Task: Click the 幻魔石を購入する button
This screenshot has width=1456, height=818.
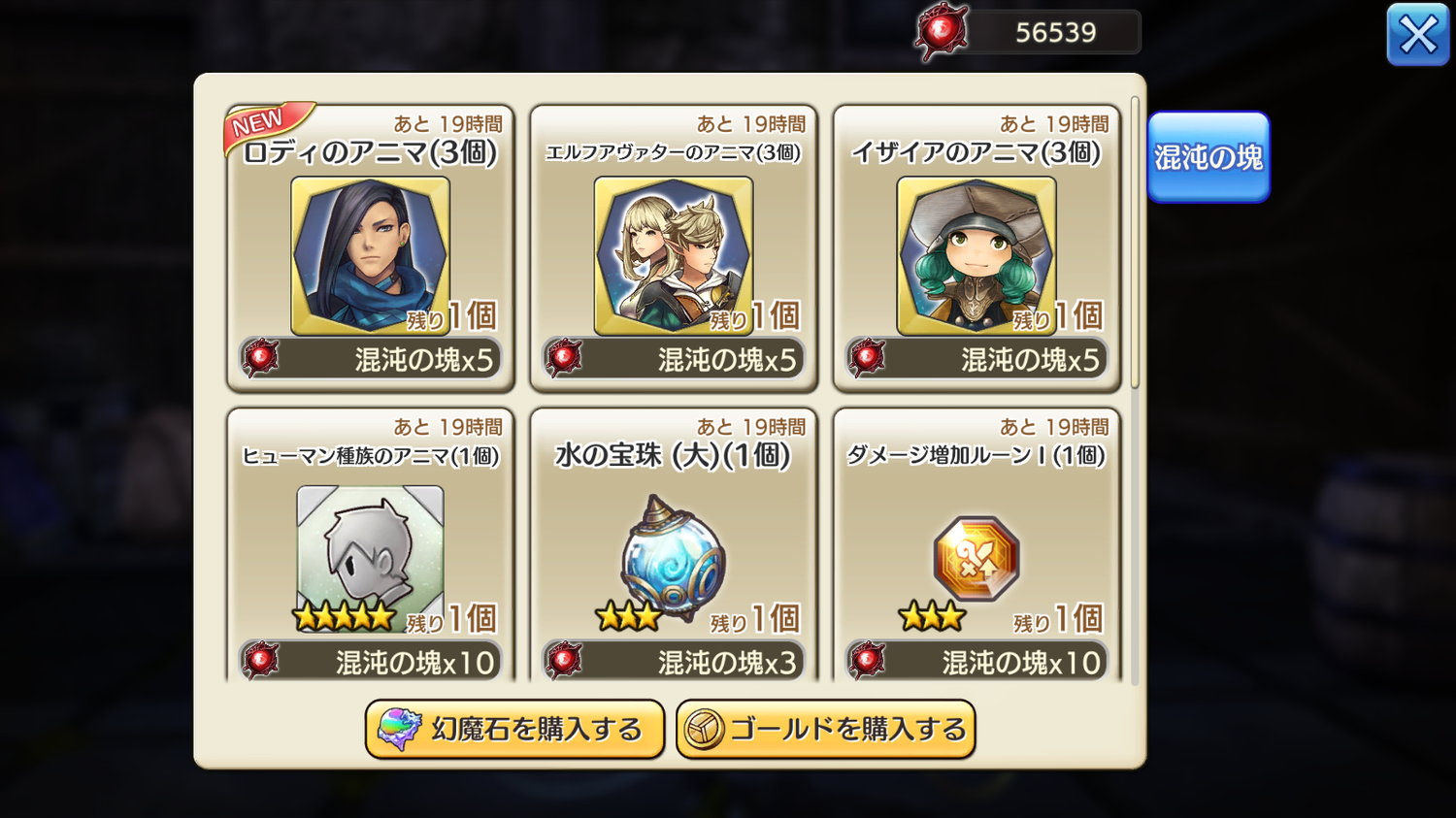Action: click(514, 729)
